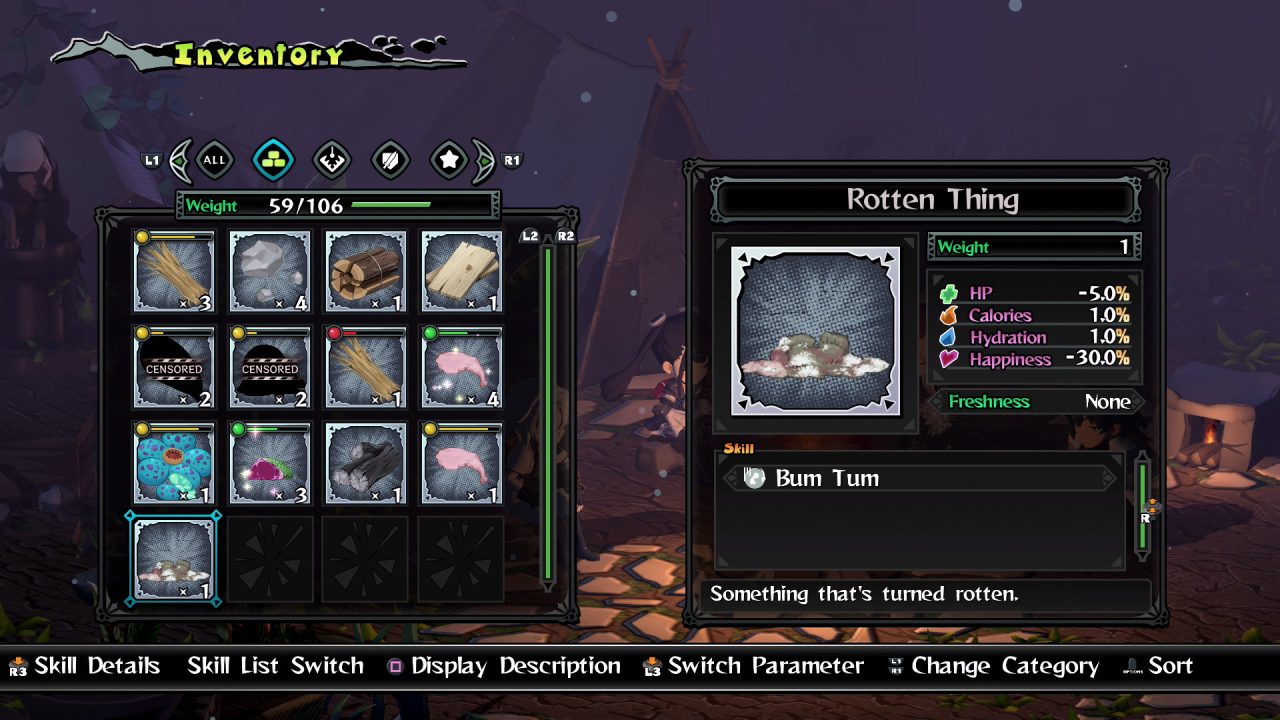This screenshot has height=720, width=1280.
Task: Select the Rotten Thing inventory slot
Action: (x=174, y=559)
